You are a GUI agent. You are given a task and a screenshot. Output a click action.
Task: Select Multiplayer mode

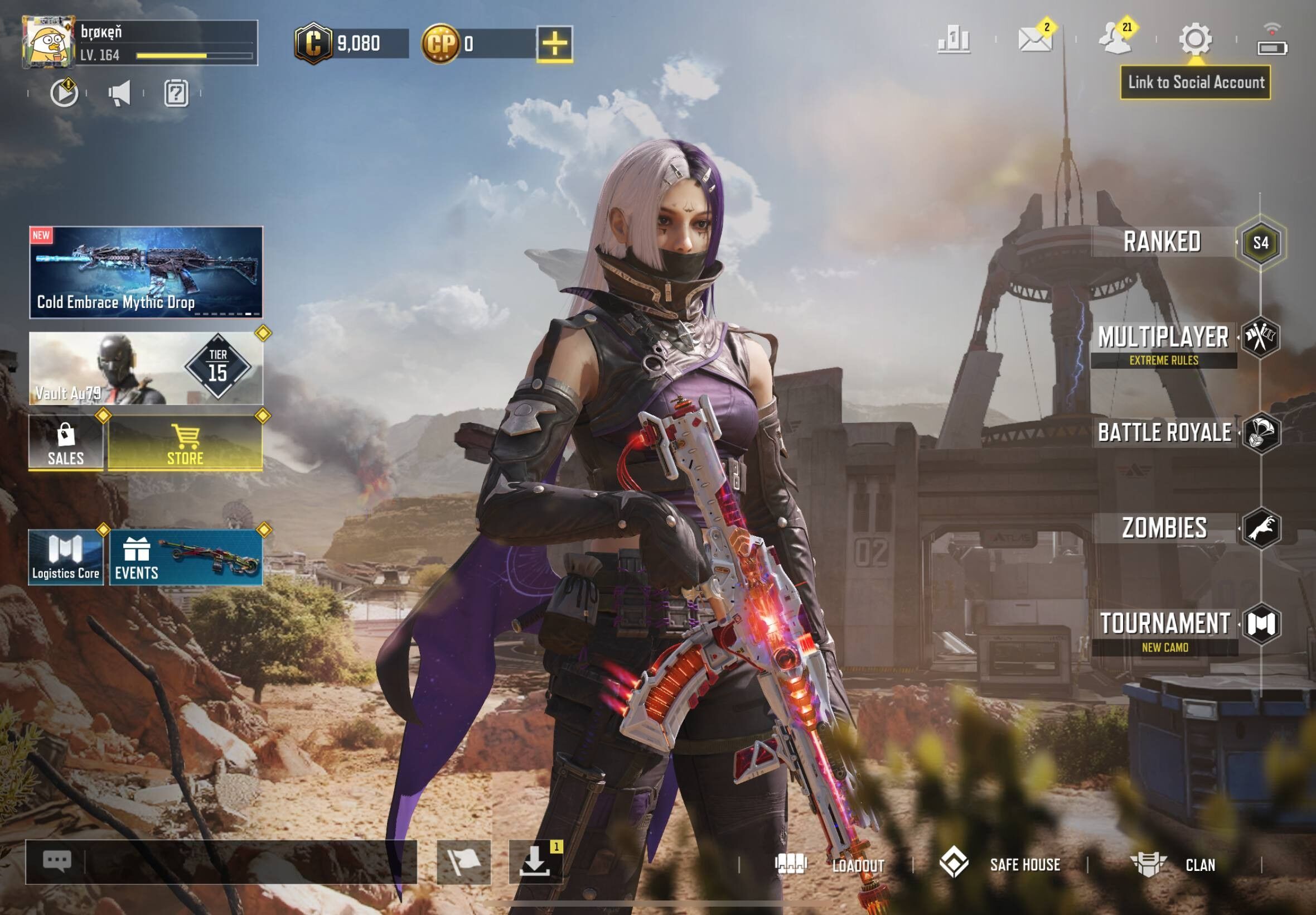point(1164,338)
